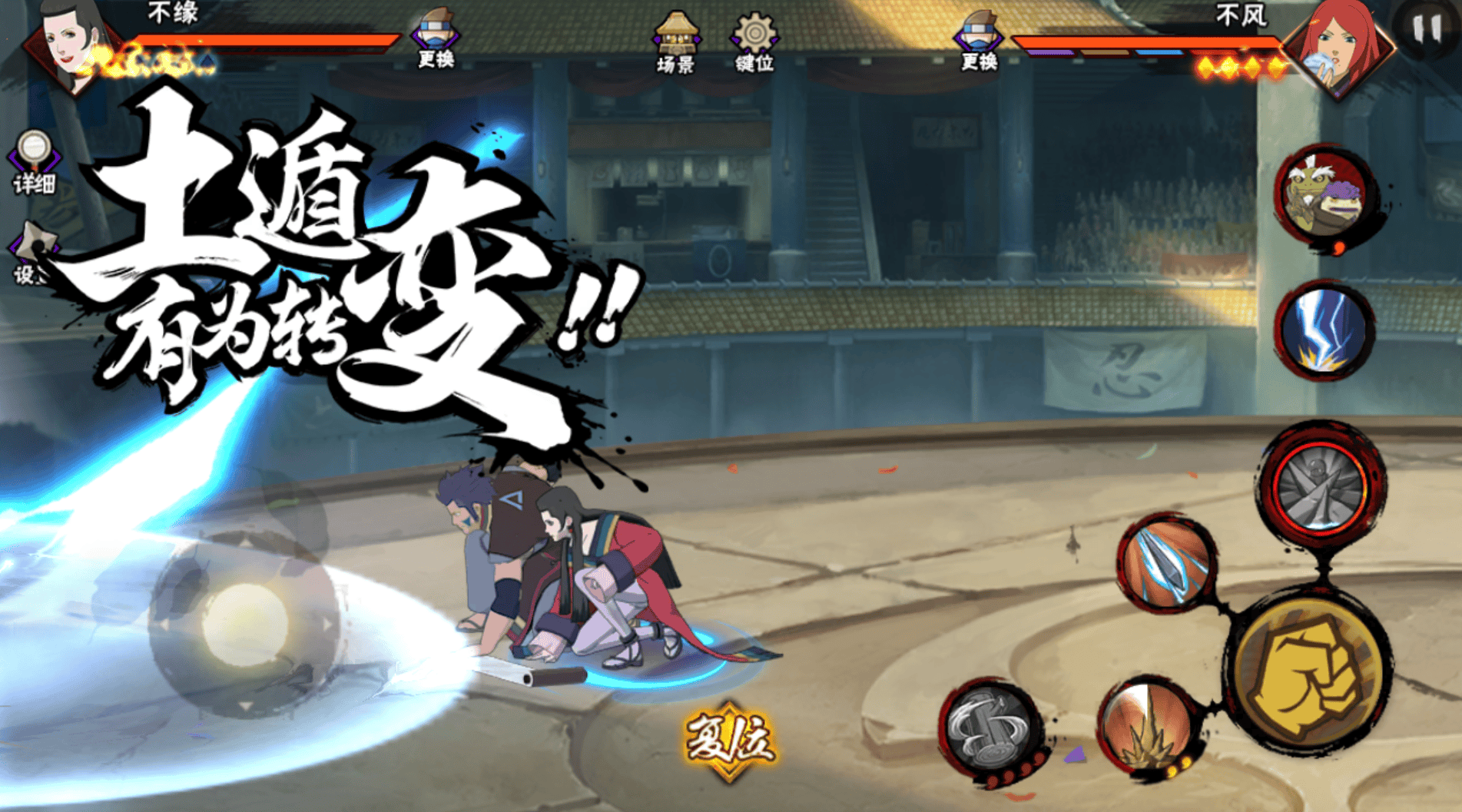Image resolution: width=1462 pixels, height=812 pixels.
Task: Activate the lightning bolt skill
Action: click(x=1323, y=329)
